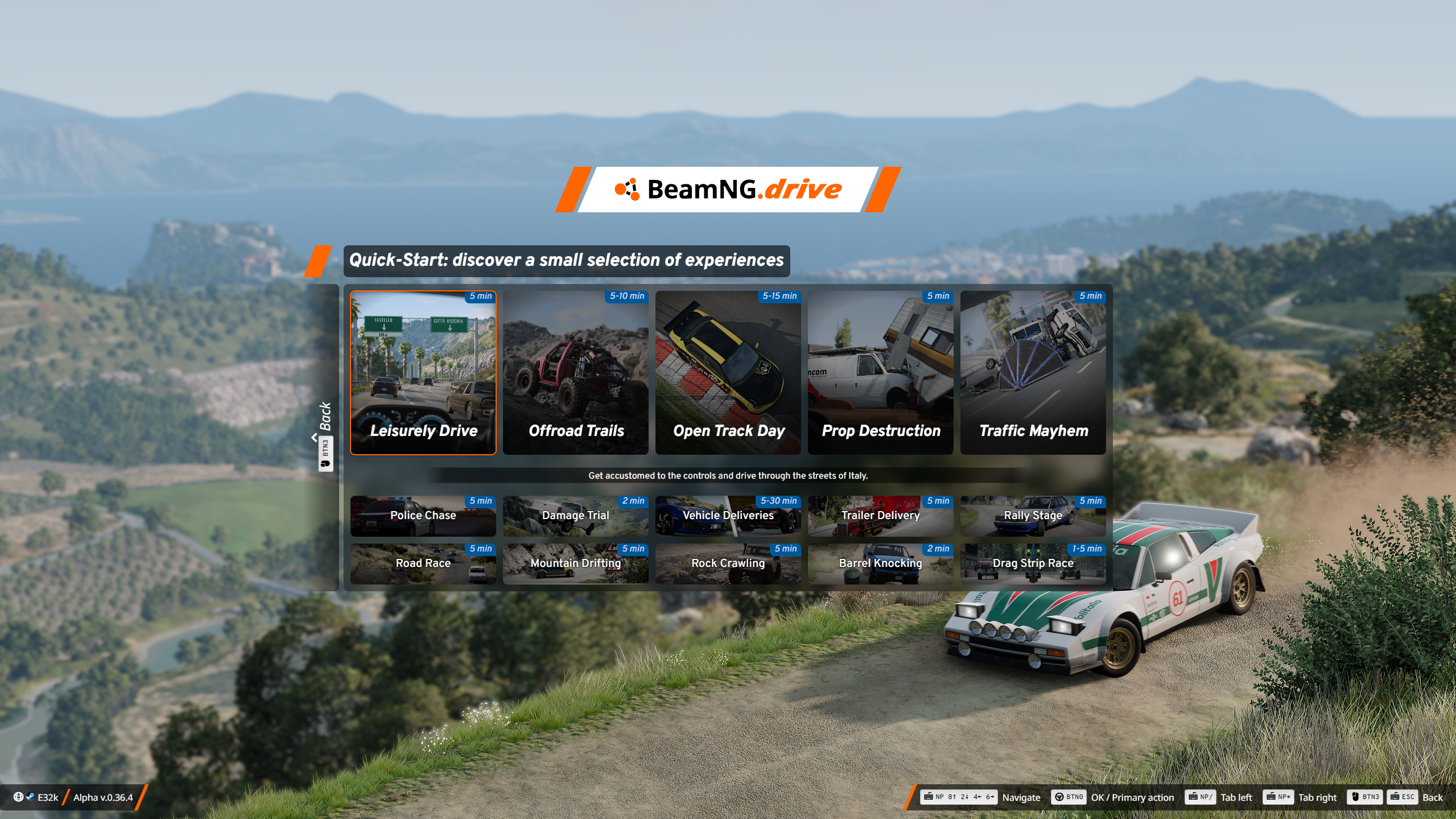Pick the Police Chase tile
The height and width of the screenshot is (819, 1456).
coord(423,516)
